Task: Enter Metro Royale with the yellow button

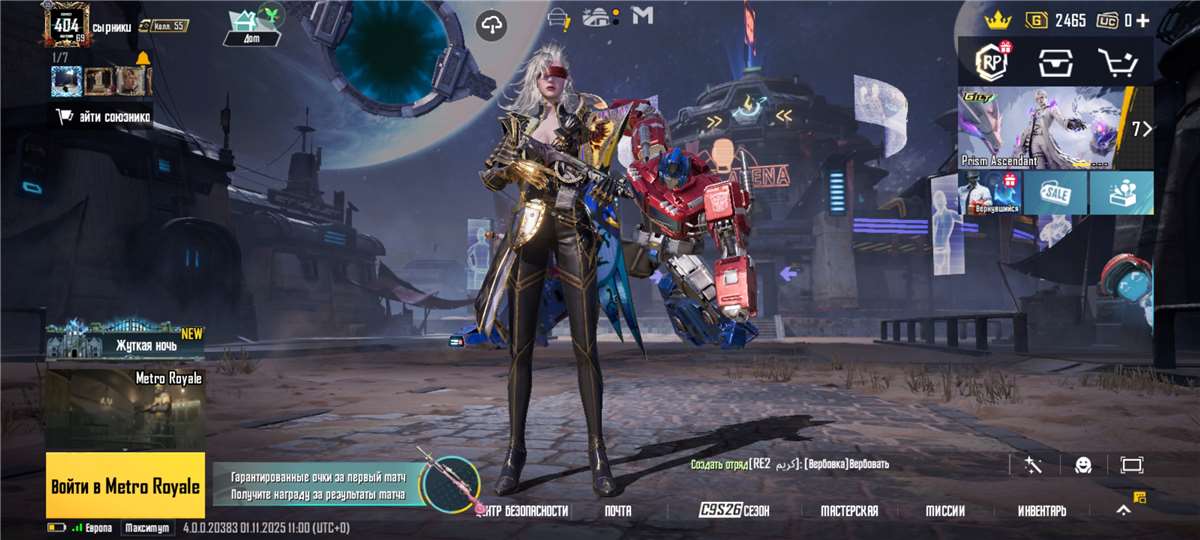Action: pyautogui.click(x=125, y=485)
